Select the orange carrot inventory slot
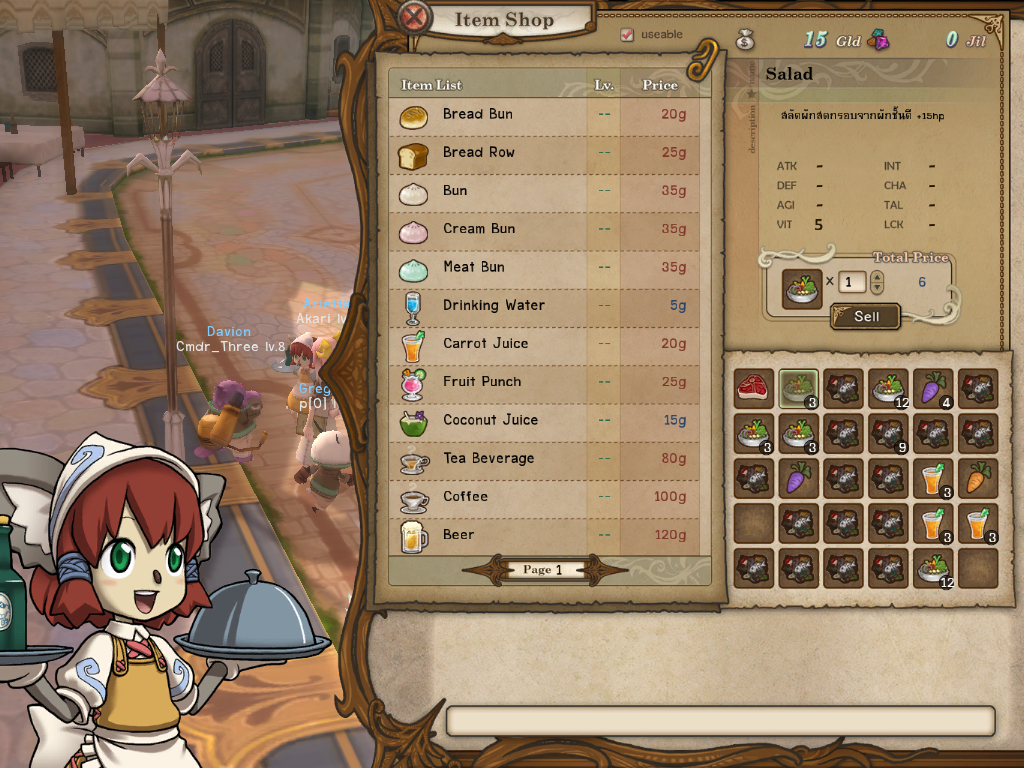The height and width of the screenshot is (768, 1024). pyautogui.click(x=977, y=478)
